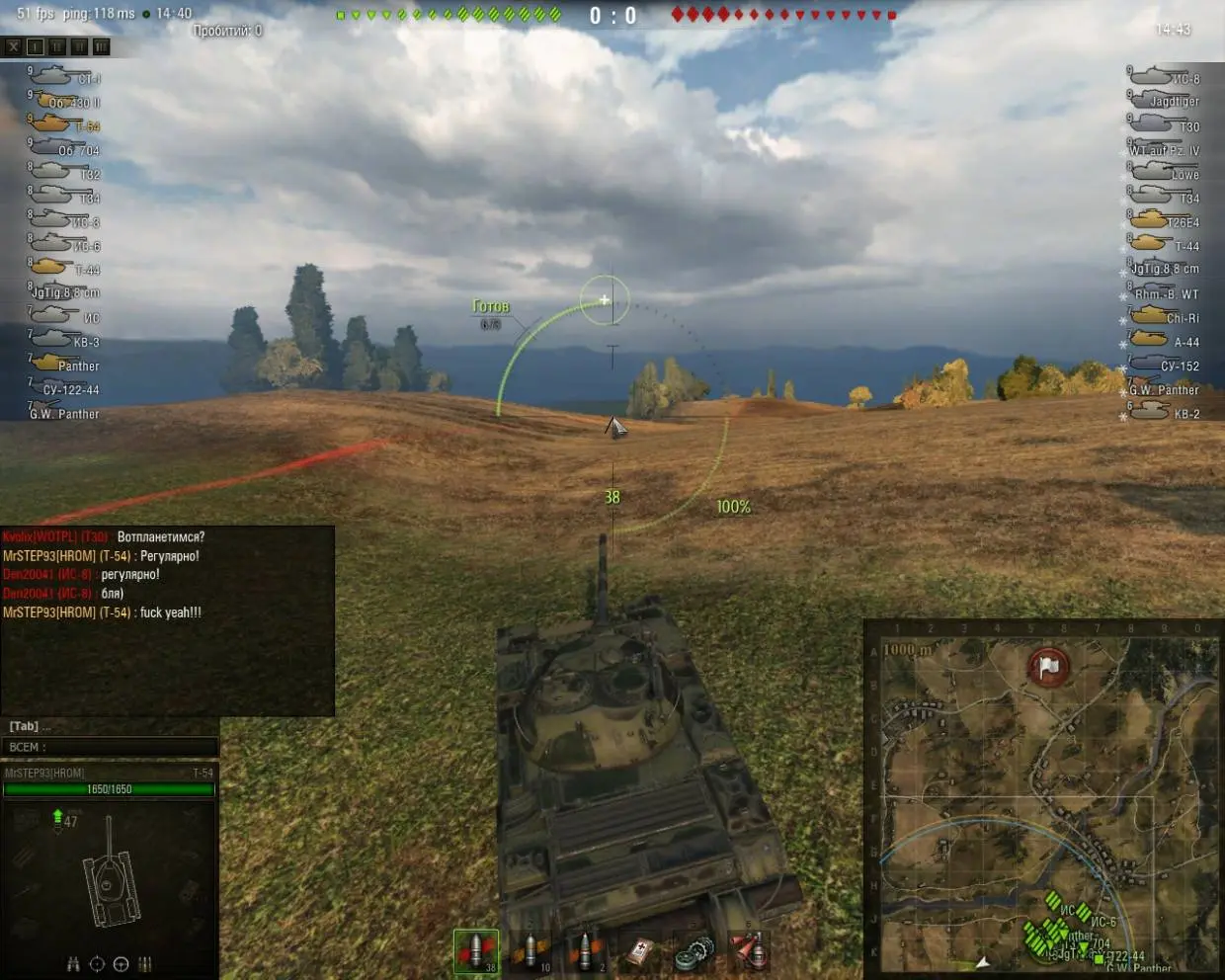Select enemy Jagdtiger in the enemy list
The height and width of the screenshot is (980, 1225).
pyautogui.click(x=1166, y=101)
